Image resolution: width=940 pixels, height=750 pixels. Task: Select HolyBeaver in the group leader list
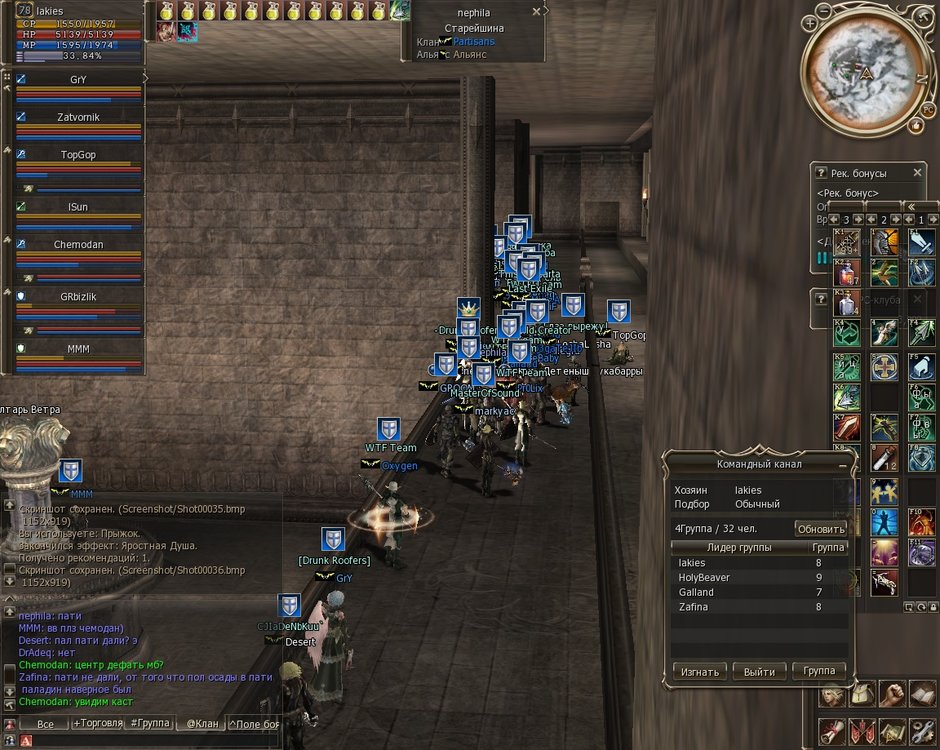pyautogui.click(x=705, y=578)
